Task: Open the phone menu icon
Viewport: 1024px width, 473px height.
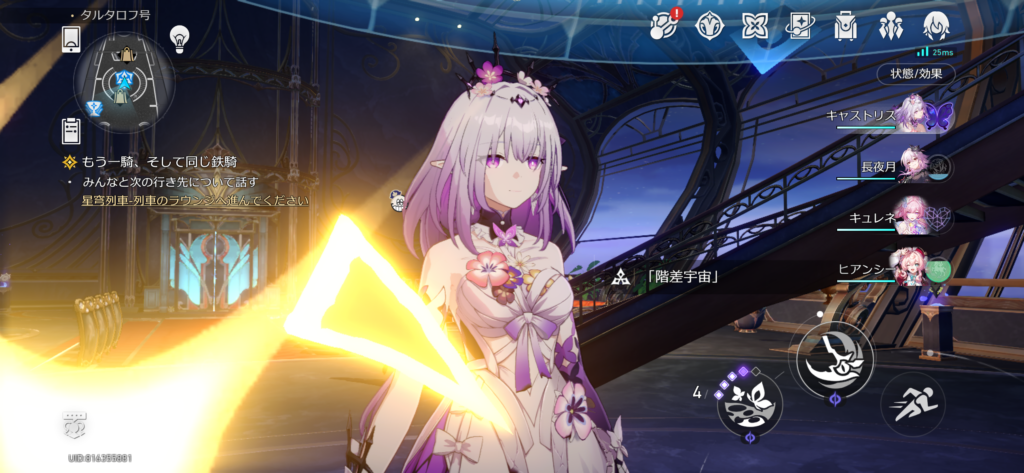Action: click(71, 39)
